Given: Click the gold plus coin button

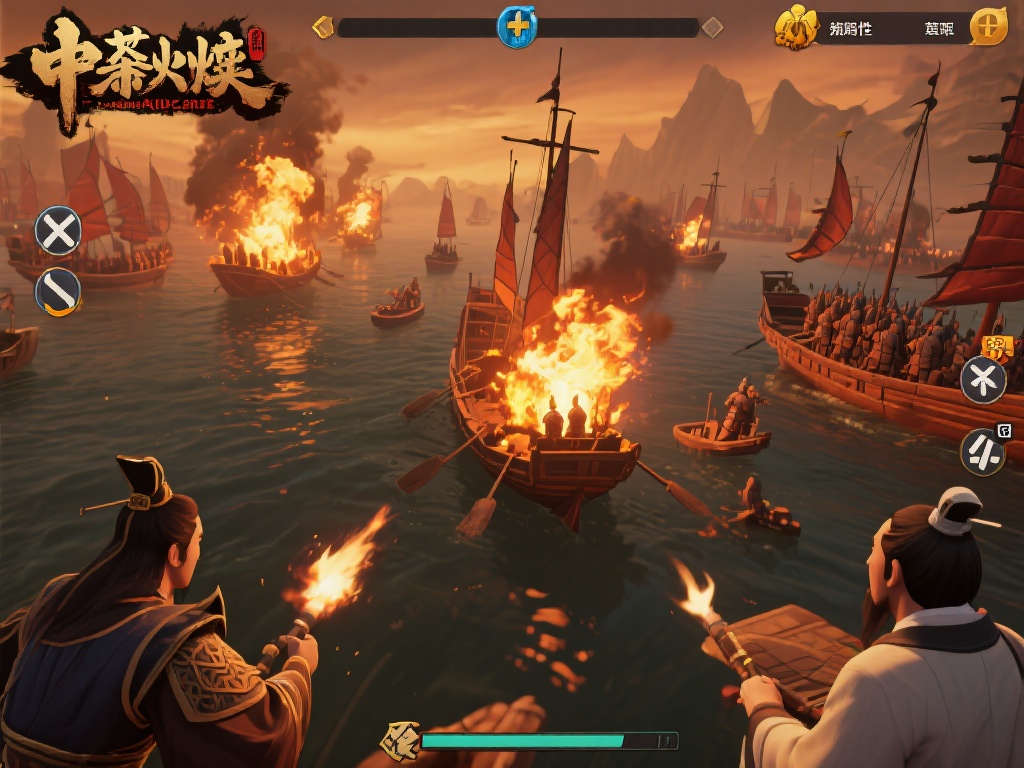Looking at the screenshot, I should pos(988,27).
